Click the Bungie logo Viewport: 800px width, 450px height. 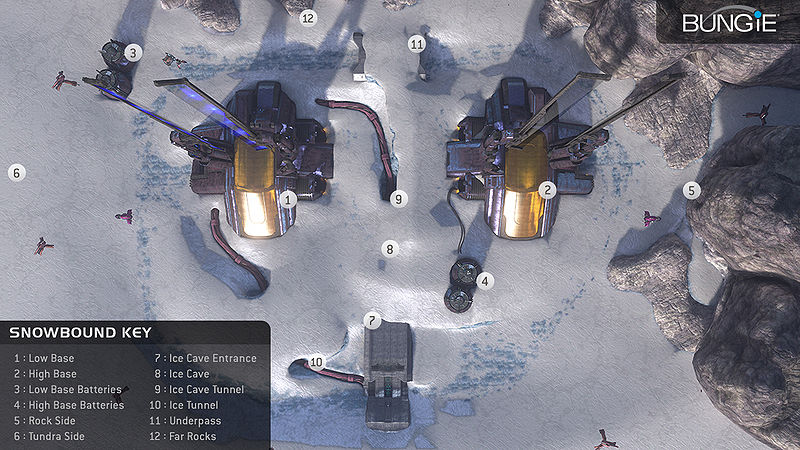click(728, 22)
